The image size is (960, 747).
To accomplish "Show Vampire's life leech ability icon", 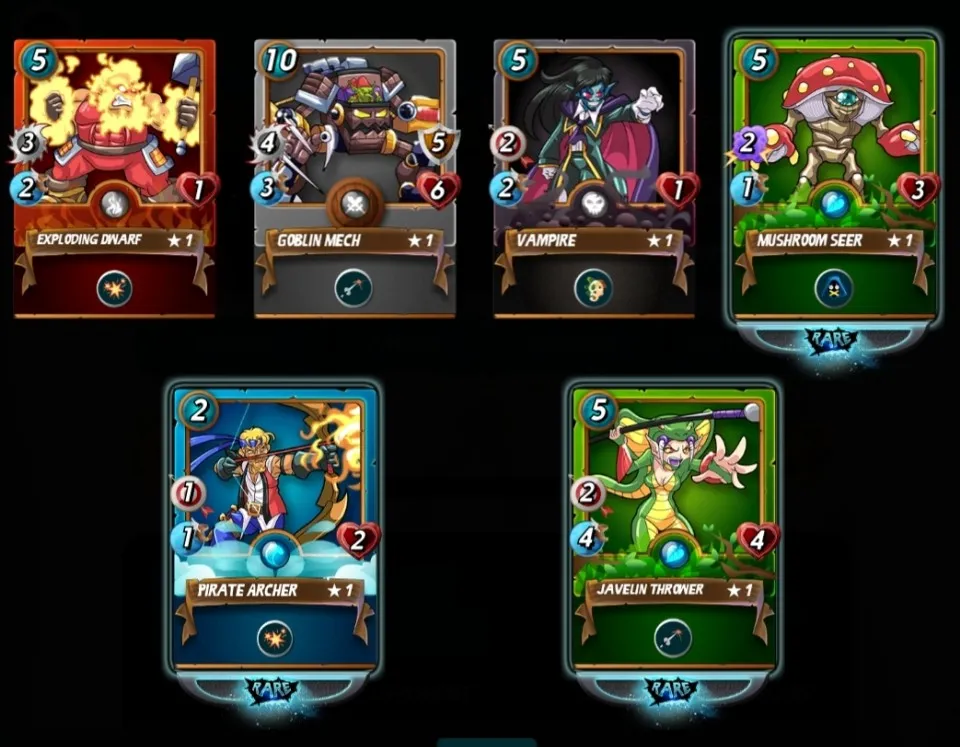I will pos(593,288).
